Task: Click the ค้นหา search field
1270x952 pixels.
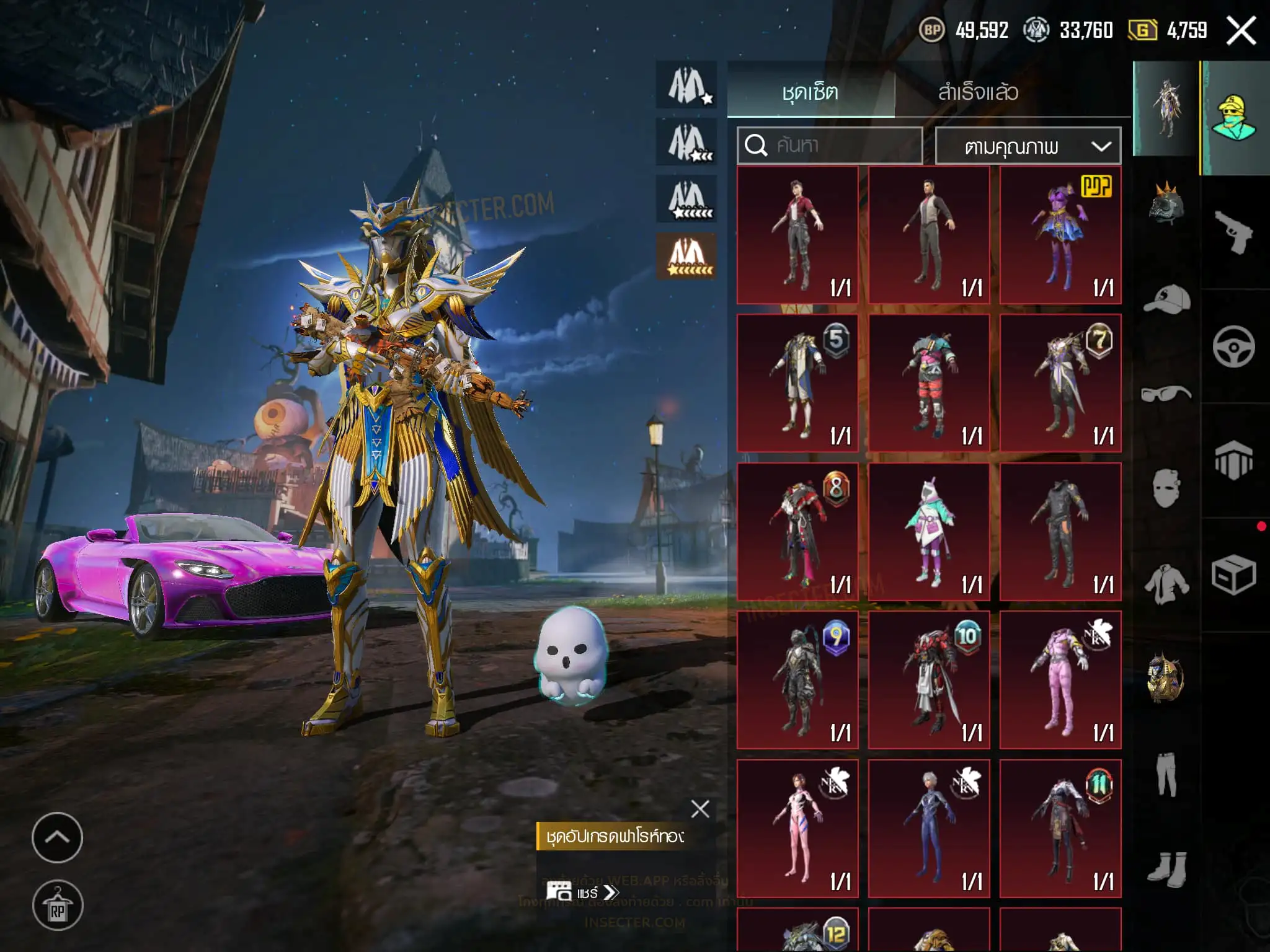Action: [x=830, y=146]
